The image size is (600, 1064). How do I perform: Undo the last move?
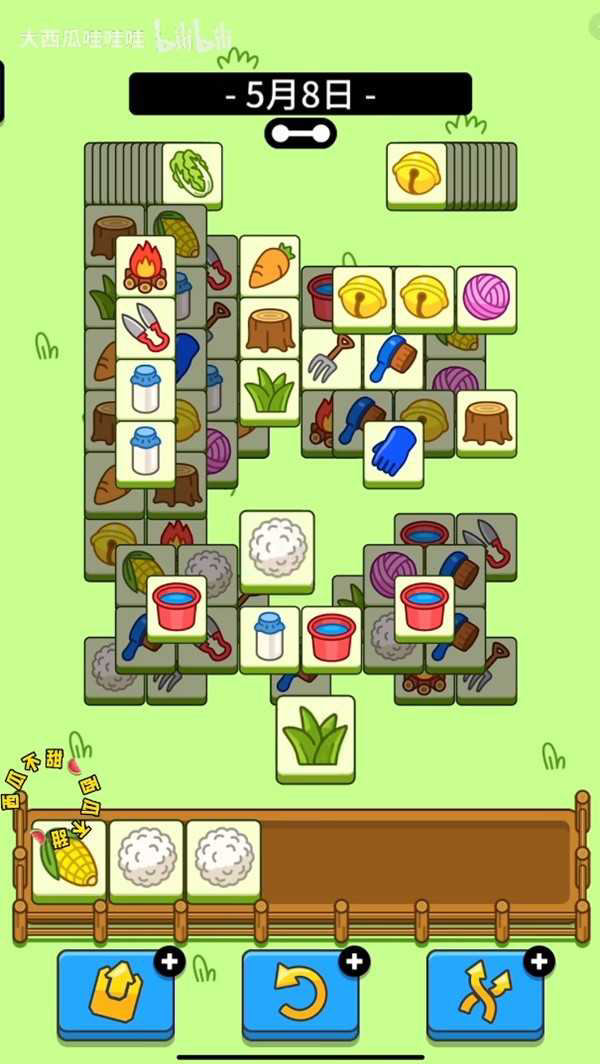point(300,994)
